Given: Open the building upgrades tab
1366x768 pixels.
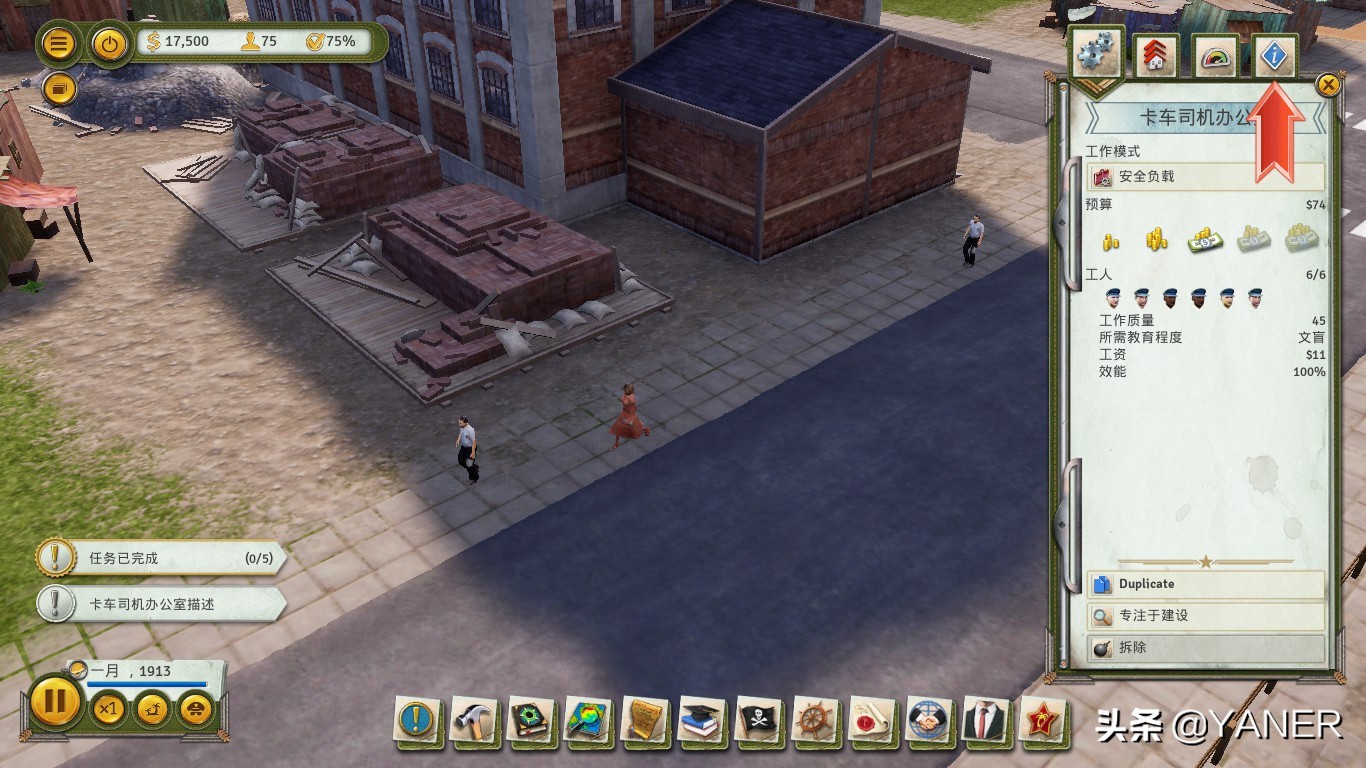Looking at the screenshot, I should coord(1156,57).
